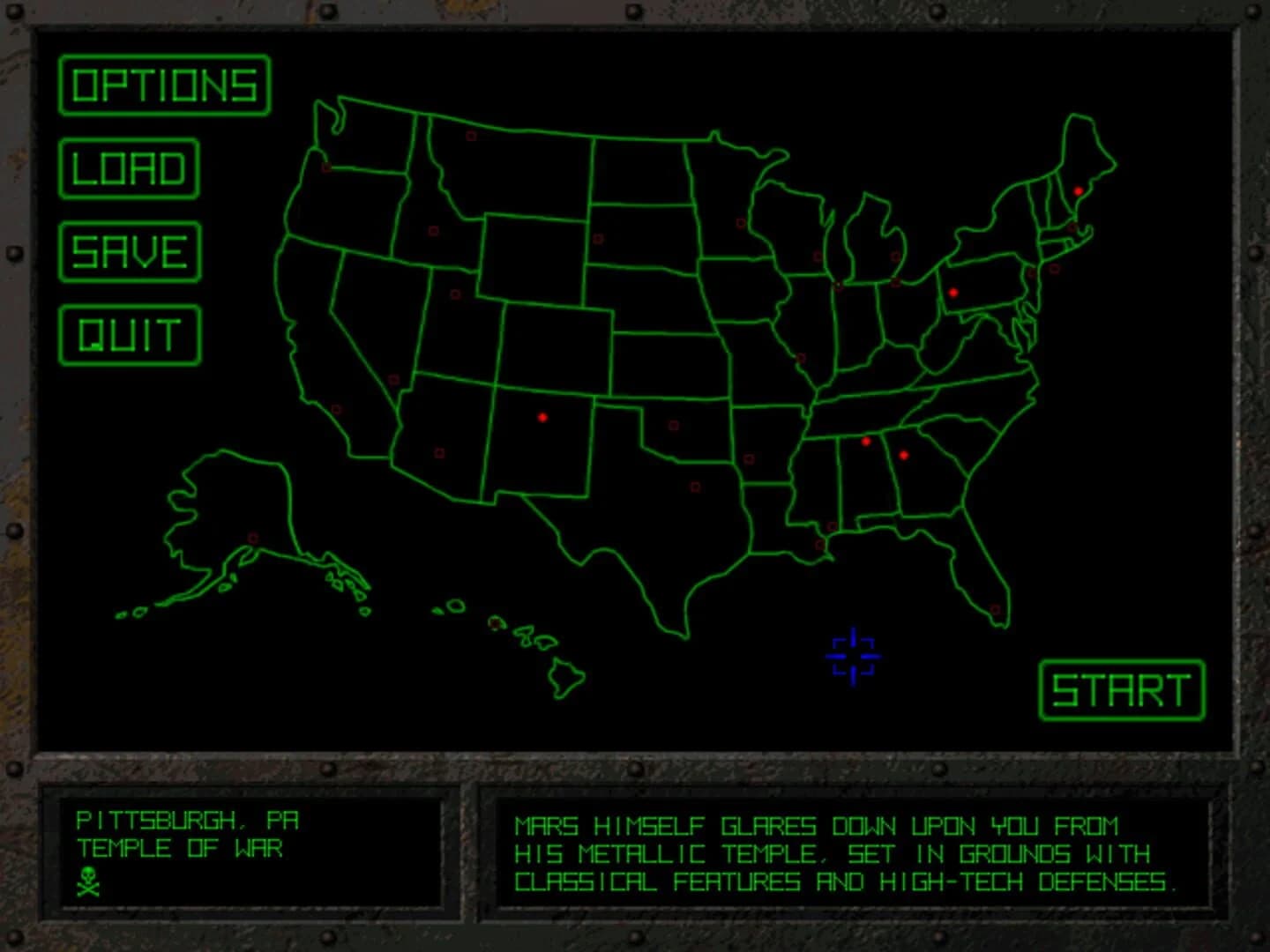Click the blue targeting crosshair near Florida
The image size is (1270, 952).
[853, 655]
